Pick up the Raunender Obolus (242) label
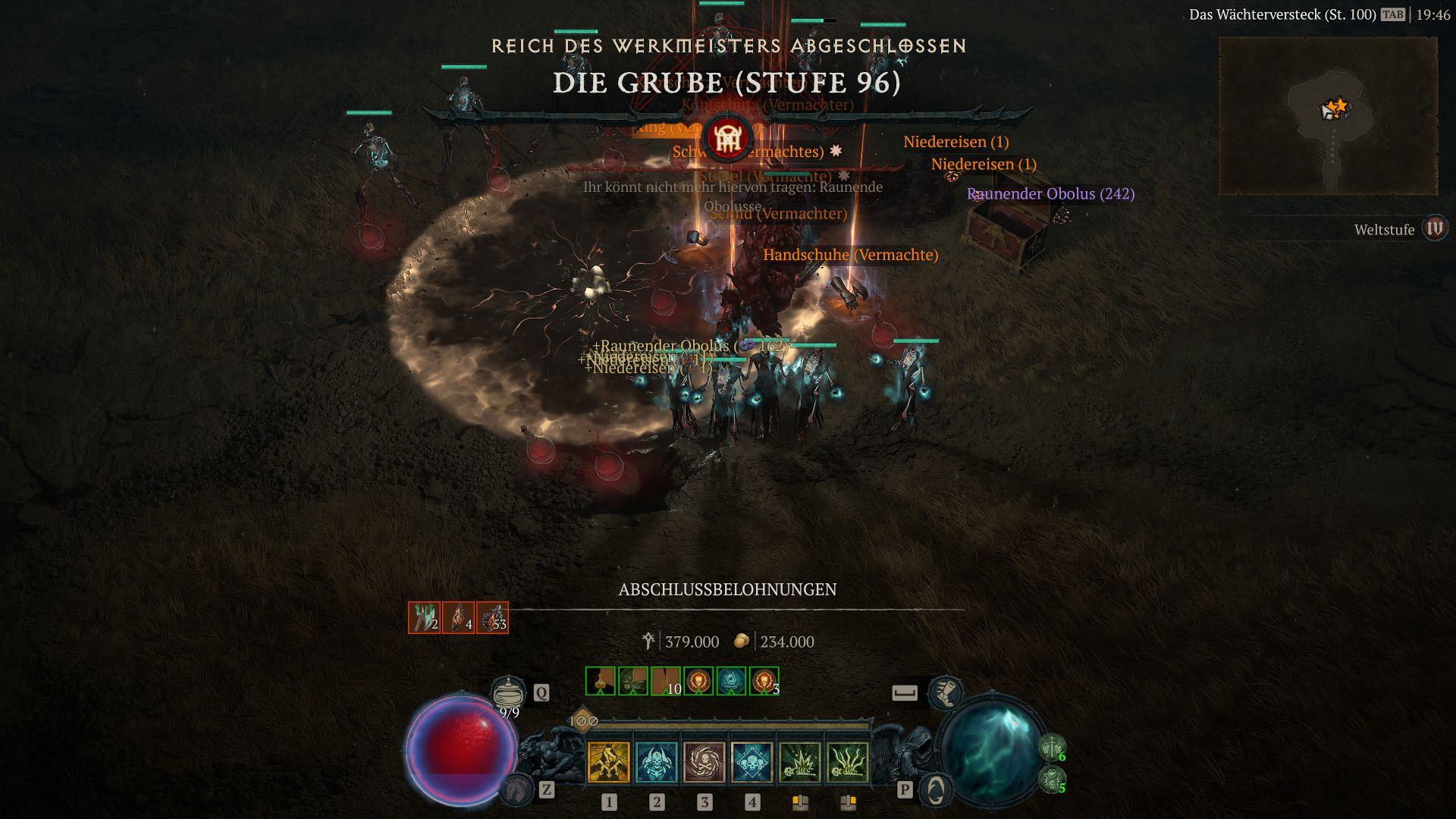The height and width of the screenshot is (819, 1456). (1050, 194)
